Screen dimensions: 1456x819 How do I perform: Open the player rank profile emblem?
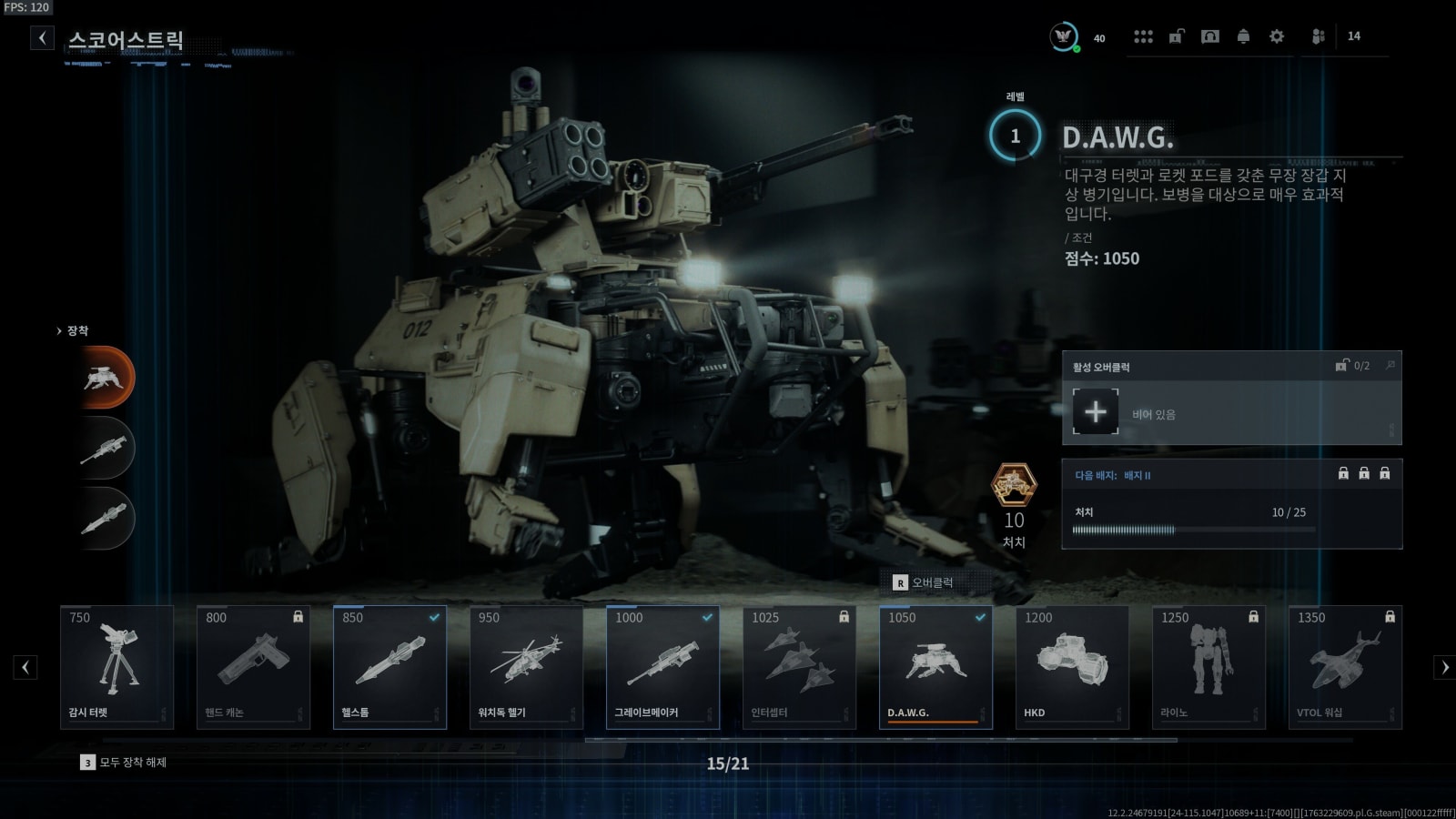coord(1063,36)
